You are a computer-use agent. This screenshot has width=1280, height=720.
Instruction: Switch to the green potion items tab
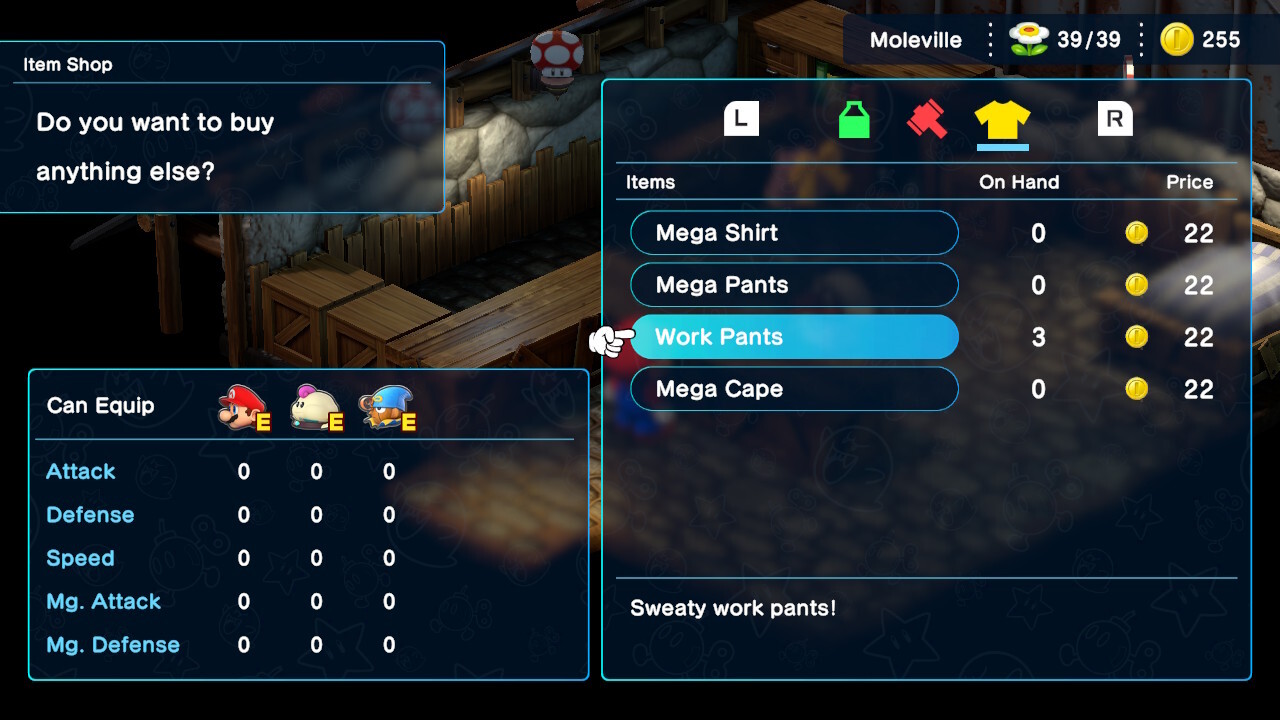click(854, 120)
